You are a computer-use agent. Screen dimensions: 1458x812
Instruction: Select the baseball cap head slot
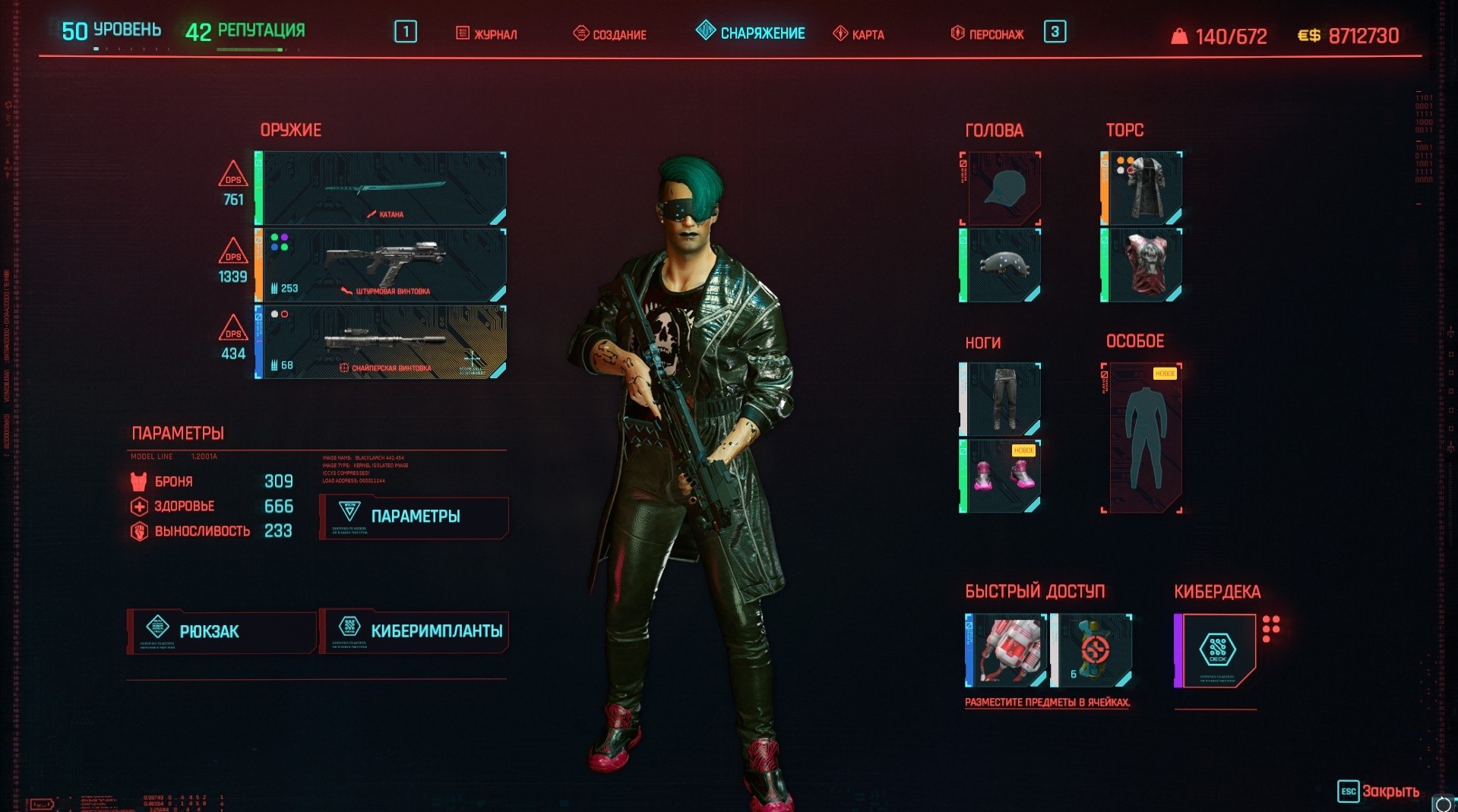[1001, 188]
